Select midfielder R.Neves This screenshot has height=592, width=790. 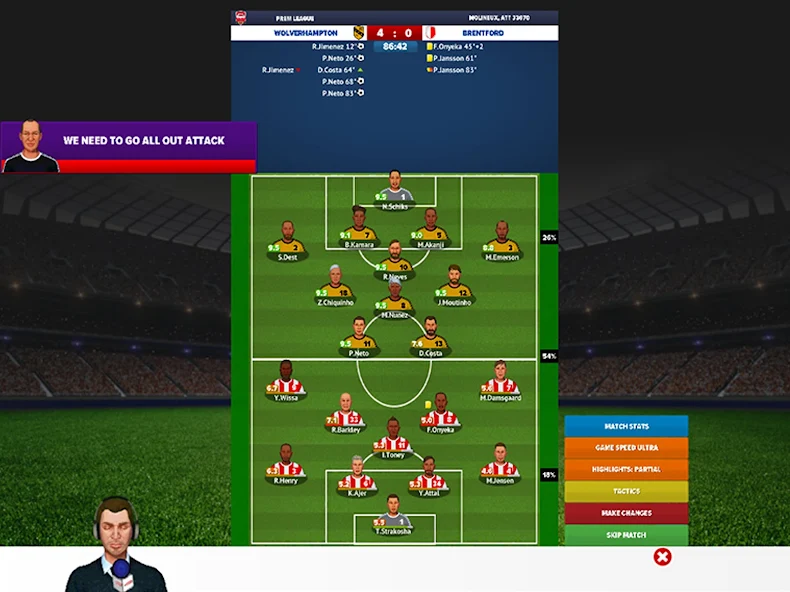coord(395,261)
